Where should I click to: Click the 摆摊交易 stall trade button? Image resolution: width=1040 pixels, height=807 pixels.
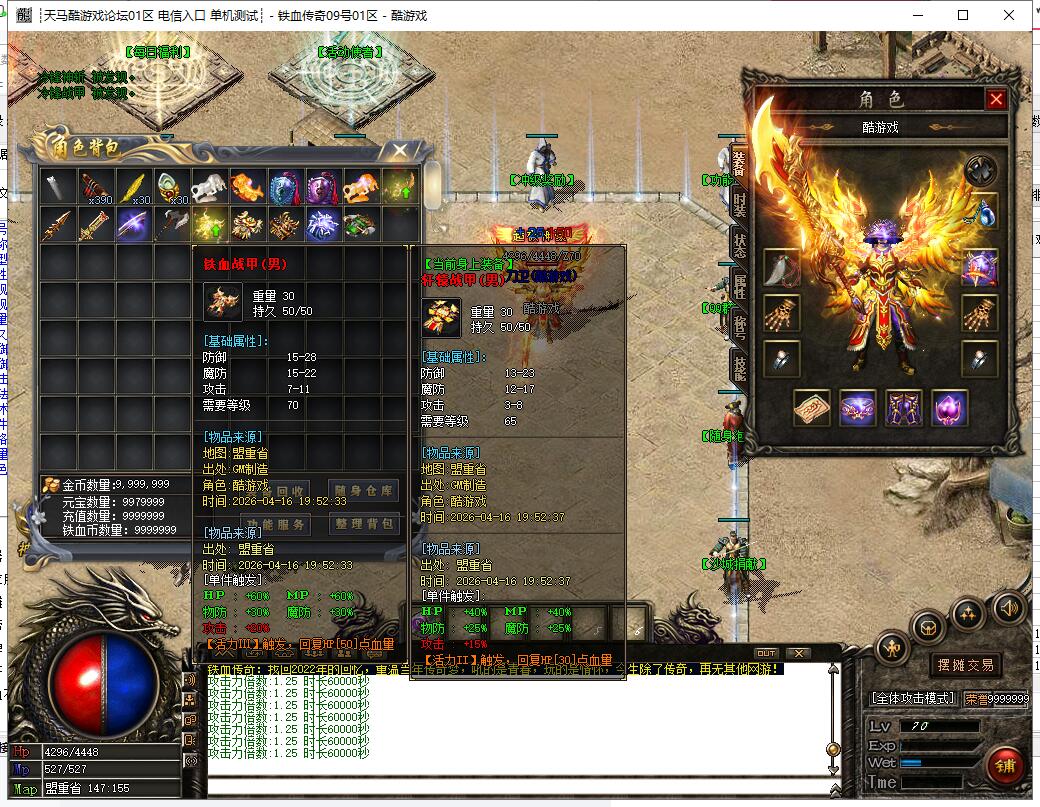pyautogui.click(x=965, y=665)
